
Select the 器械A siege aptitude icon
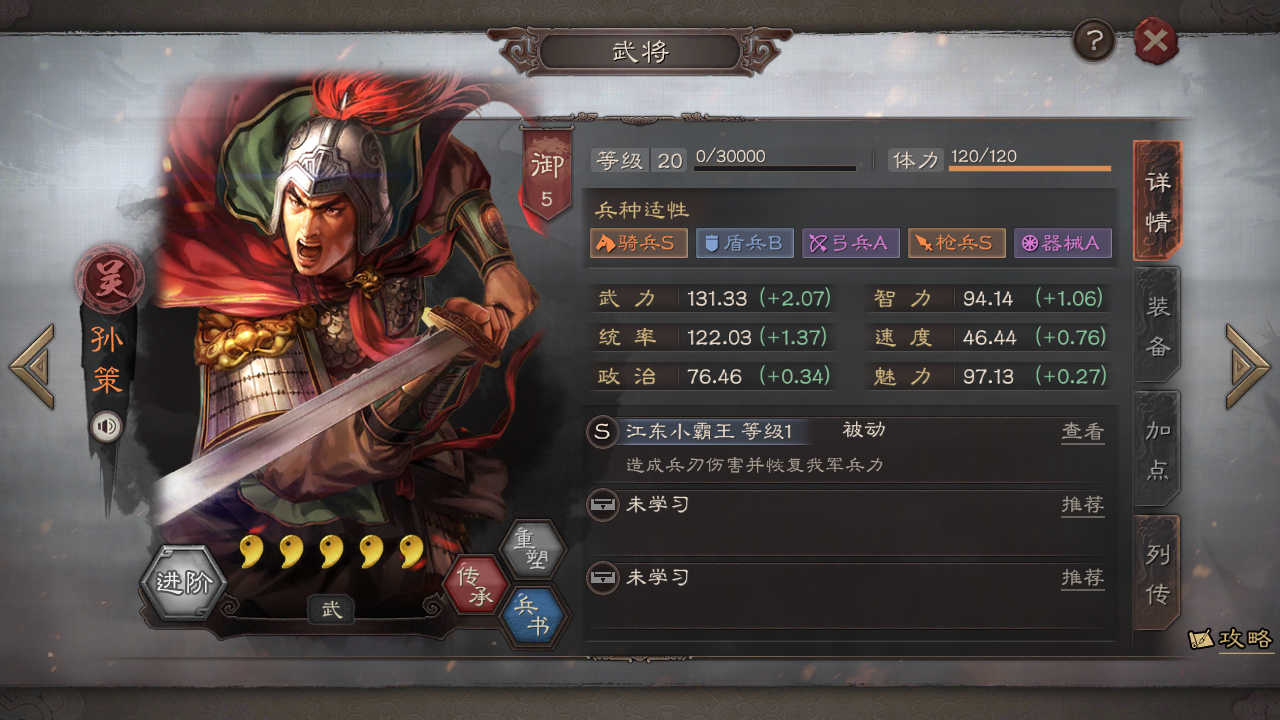pyautogui.click(x=1063, y=243)
